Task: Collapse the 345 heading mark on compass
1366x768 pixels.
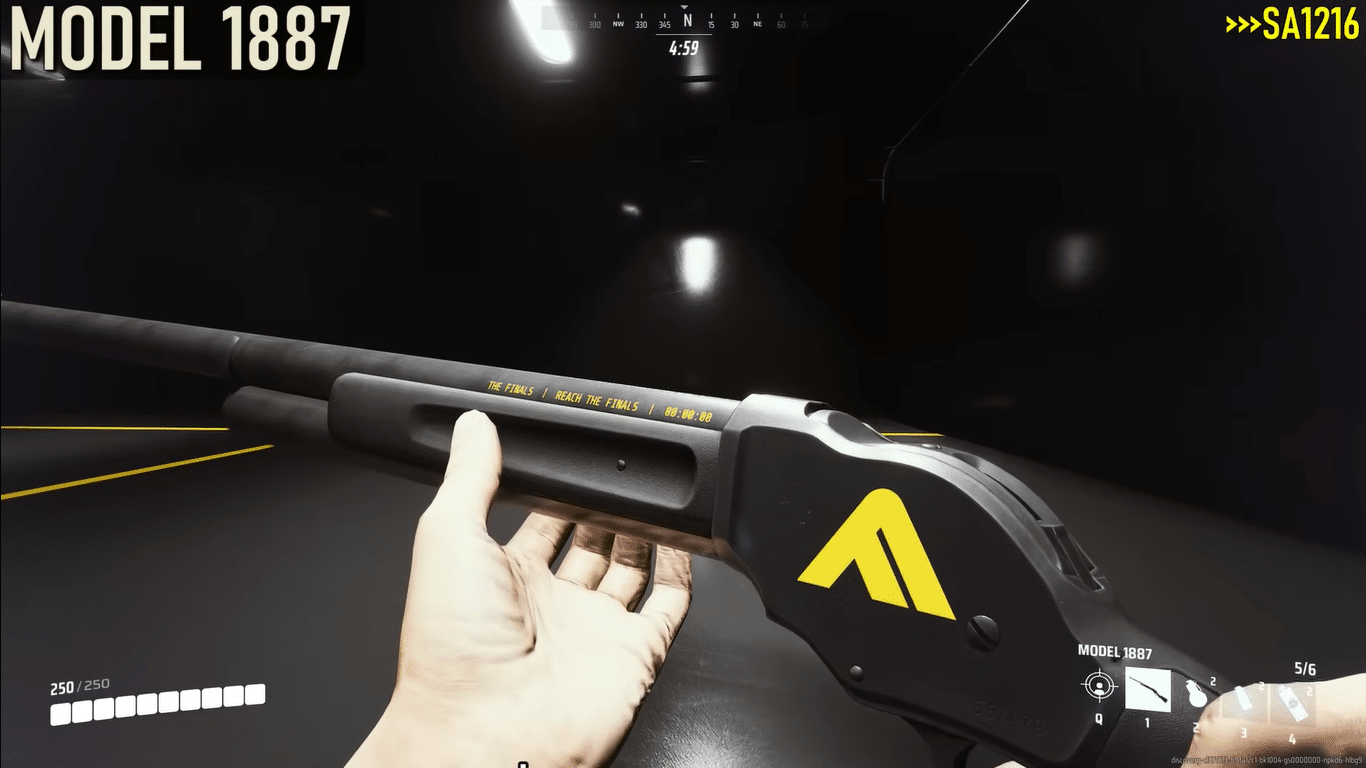Action: (664, 24)
